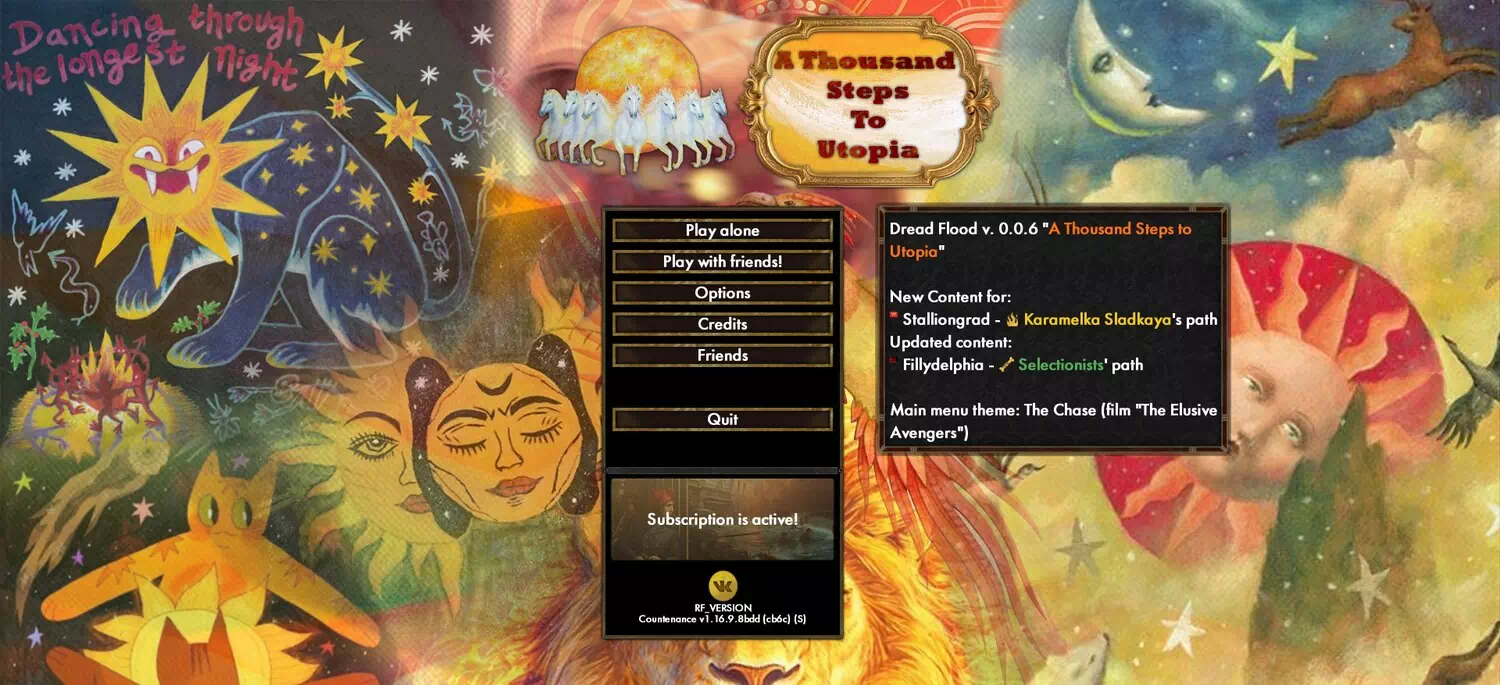The height and width of the screenshot is (685, 1500).
Task: Show the Credits screen
Action: coord(722,324)
